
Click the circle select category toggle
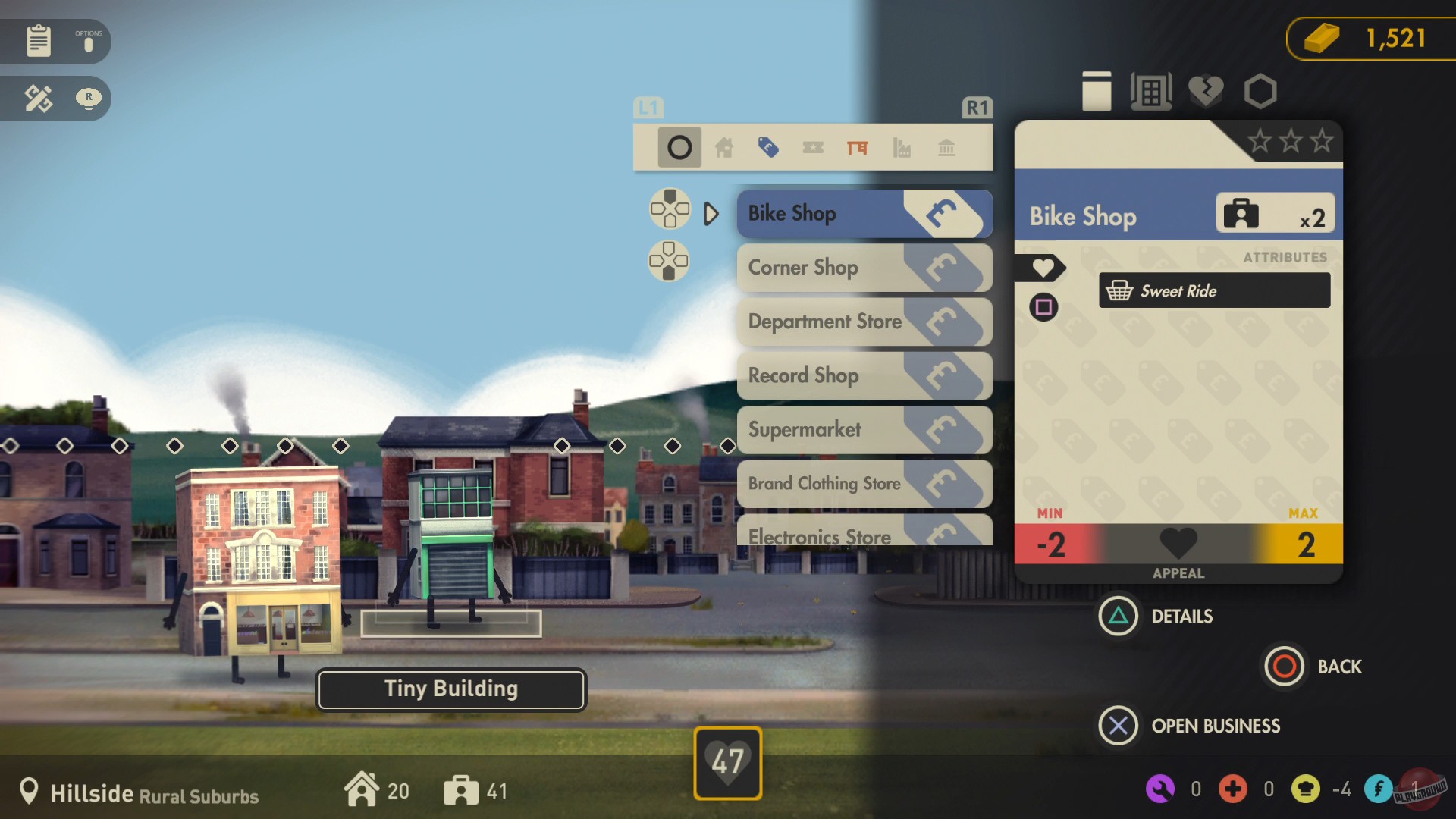click(679, 146)
